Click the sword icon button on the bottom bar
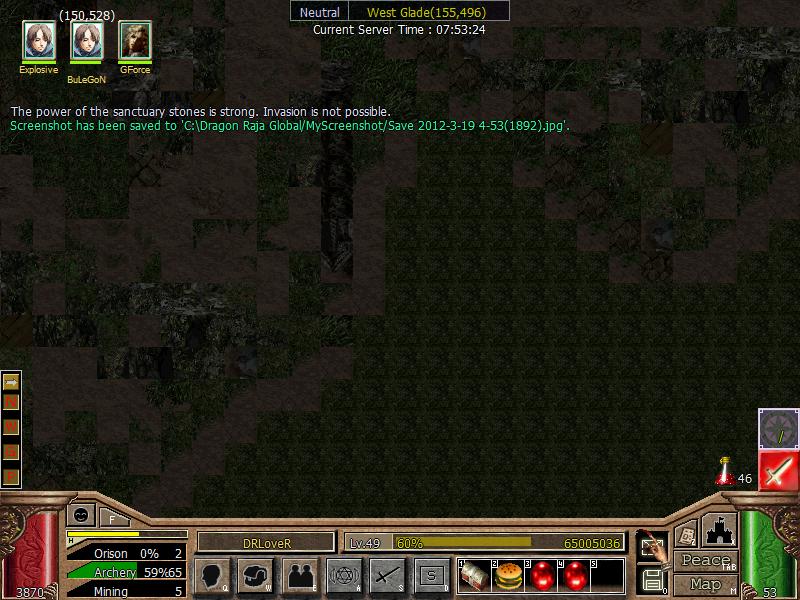The image size is (800, 600). pyautogui.click(x=388, y=575)
